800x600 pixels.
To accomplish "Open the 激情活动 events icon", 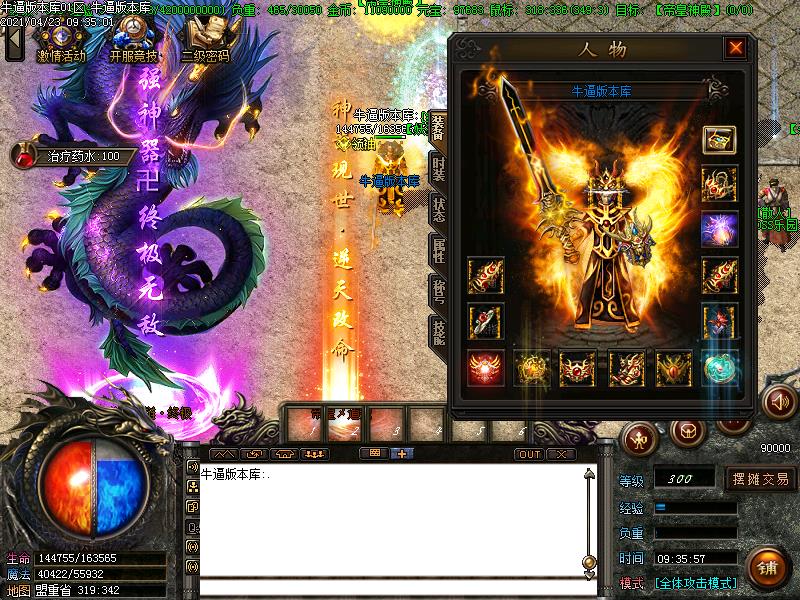I will 60,41.
